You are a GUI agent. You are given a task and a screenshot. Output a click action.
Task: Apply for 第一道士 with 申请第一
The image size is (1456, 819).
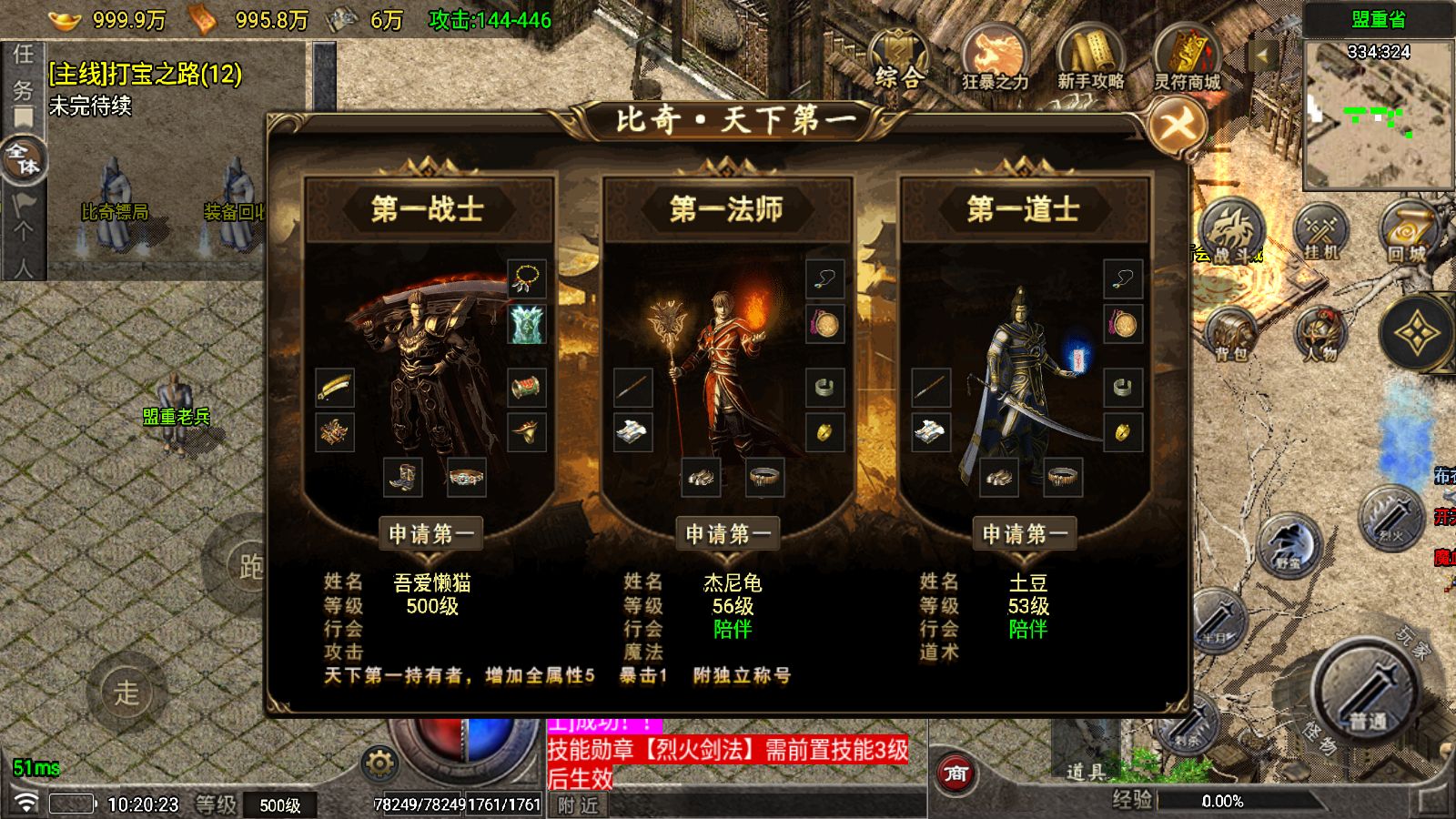click(1025, 534)
